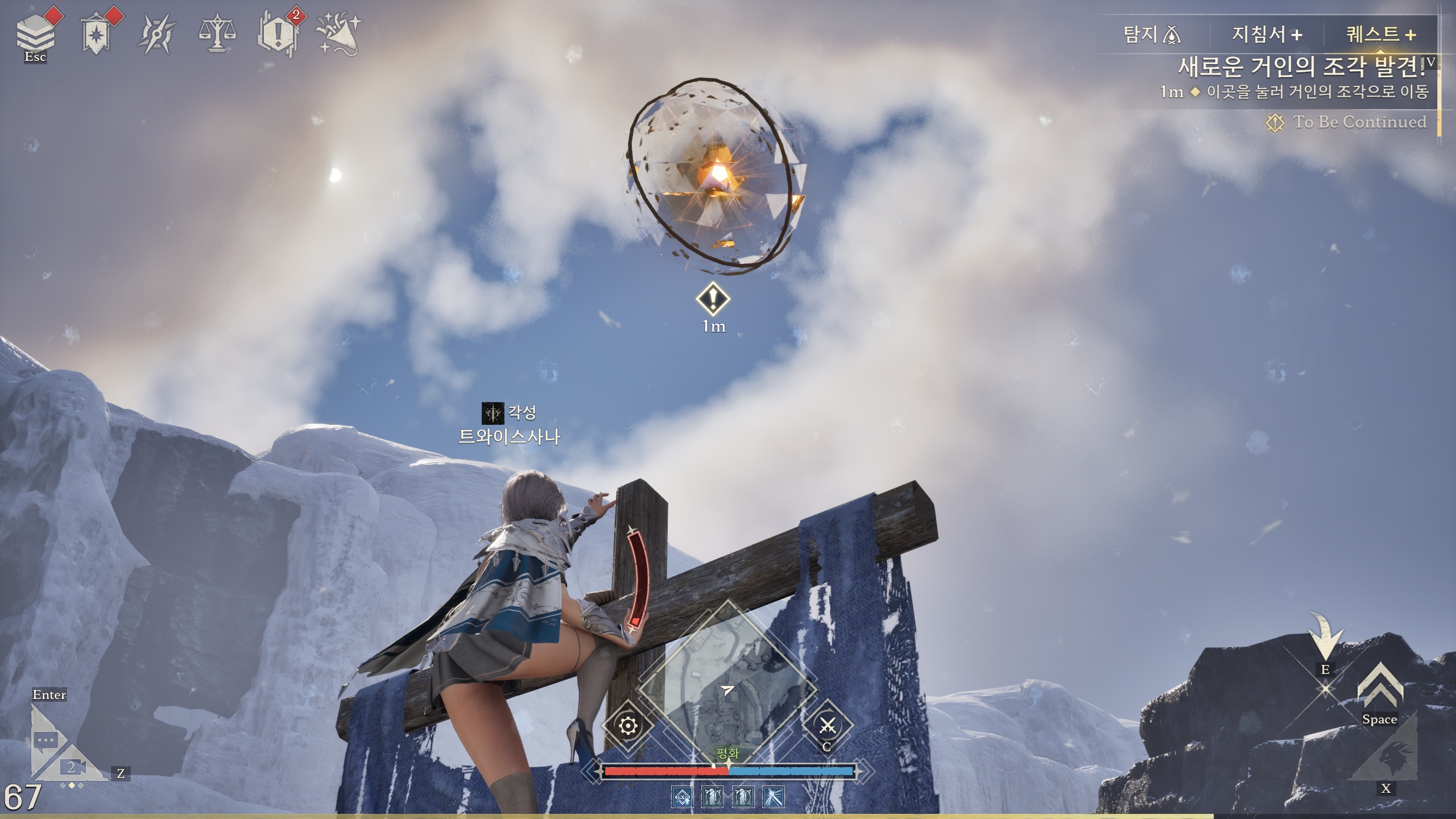Open the balance scales icon
The height and width of the screenshot is (819, 1456).
click(217, 34)
